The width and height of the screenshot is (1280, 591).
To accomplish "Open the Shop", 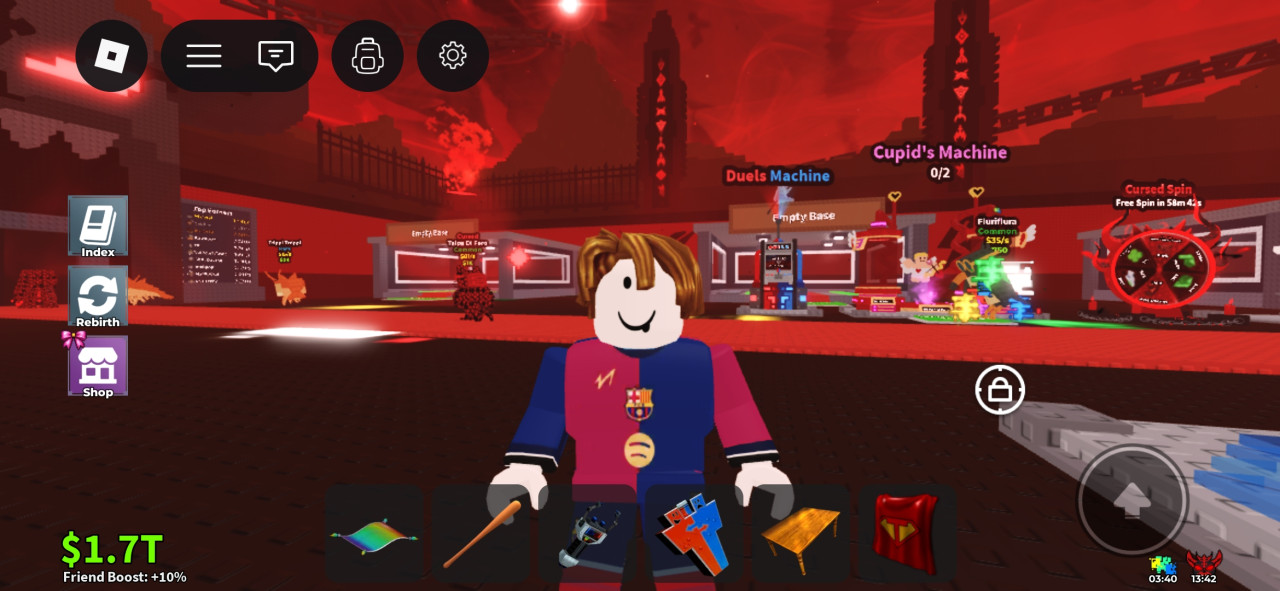I will pos(98,367).
